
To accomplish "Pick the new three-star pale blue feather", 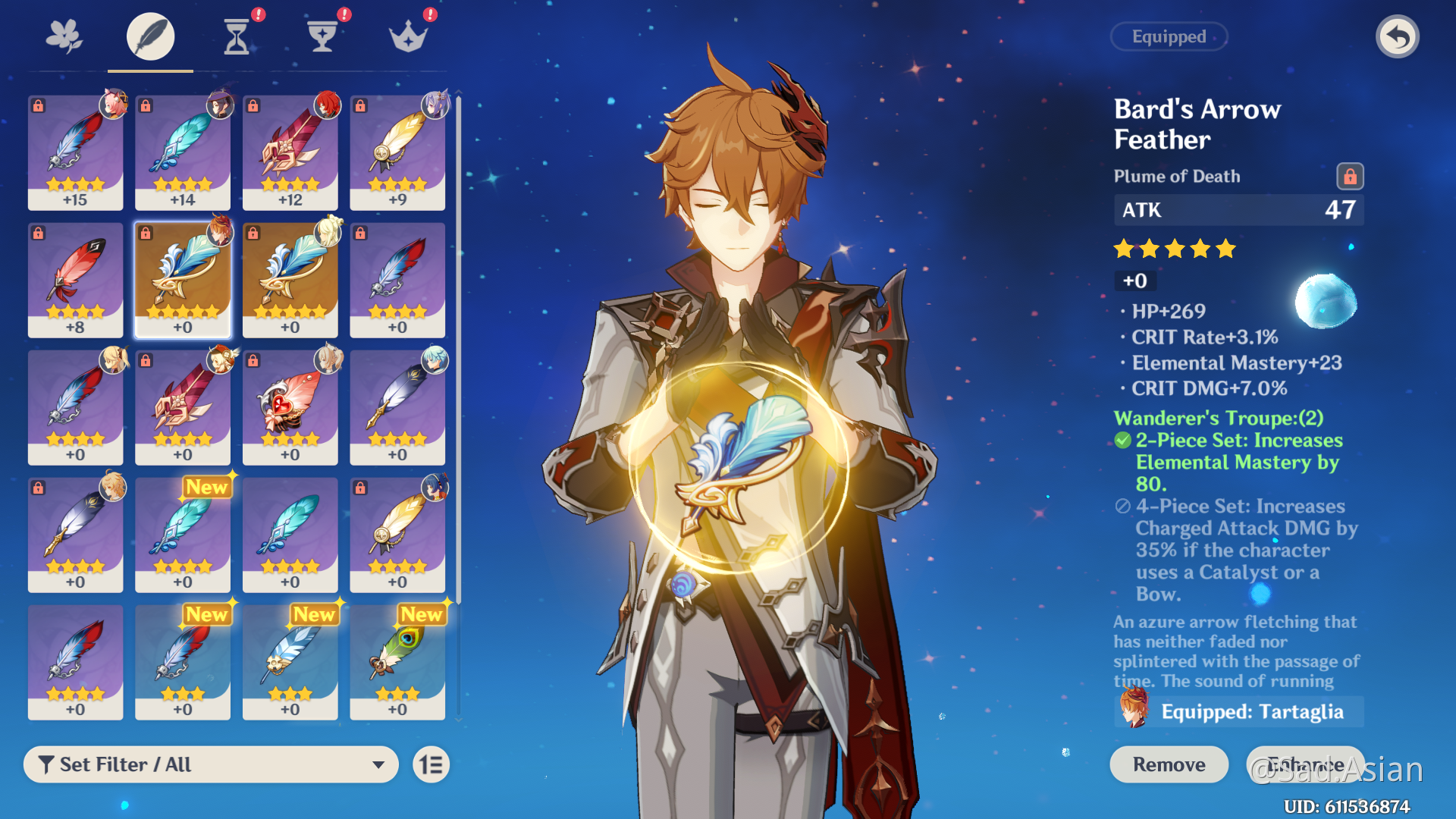I will point(290,661).
